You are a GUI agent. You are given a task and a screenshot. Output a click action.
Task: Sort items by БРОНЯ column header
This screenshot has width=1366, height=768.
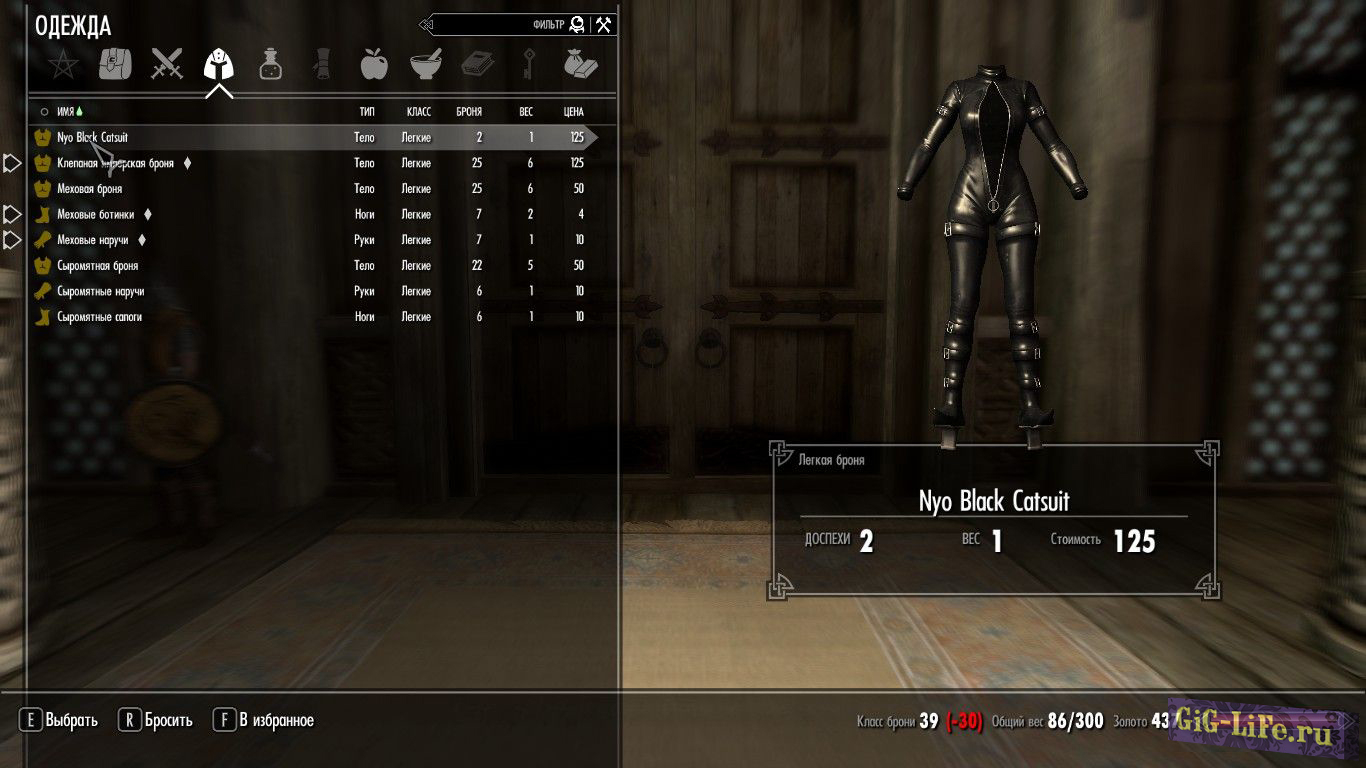469,112
